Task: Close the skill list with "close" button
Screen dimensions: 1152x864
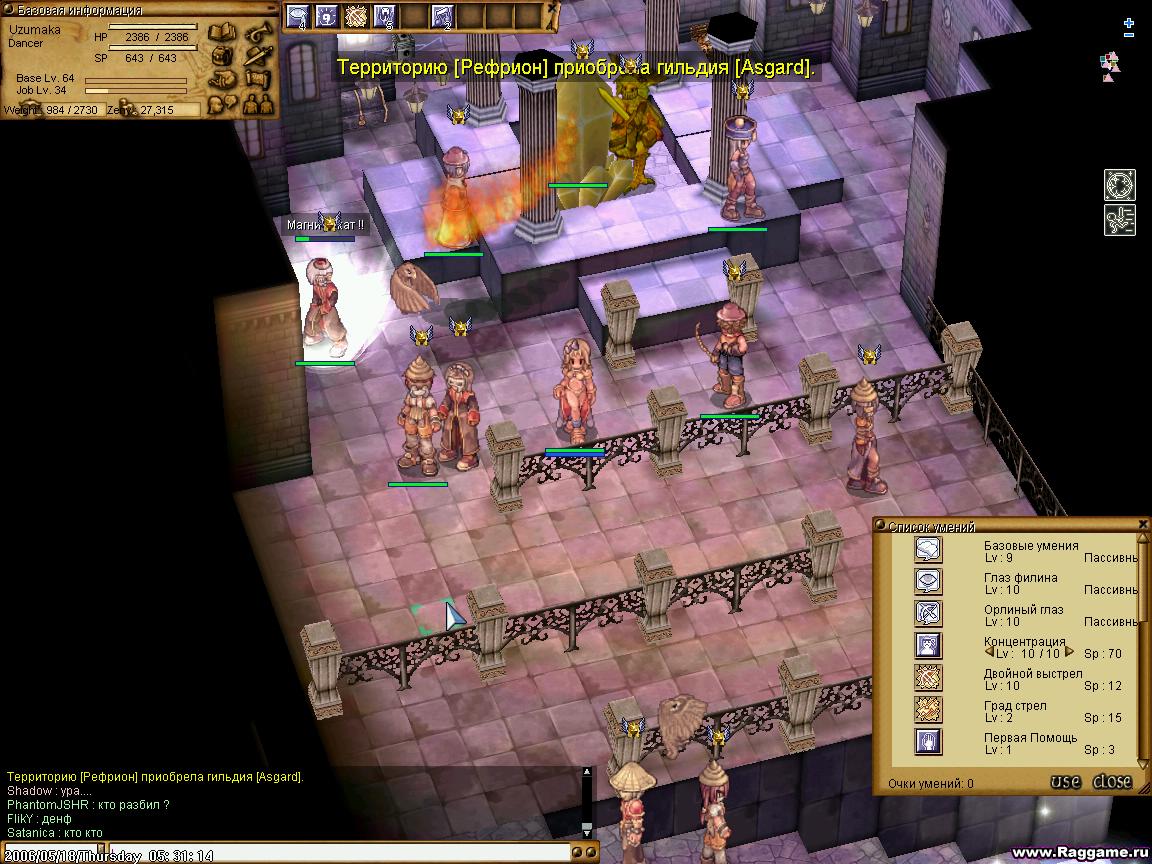Action: click(1112, 782)
